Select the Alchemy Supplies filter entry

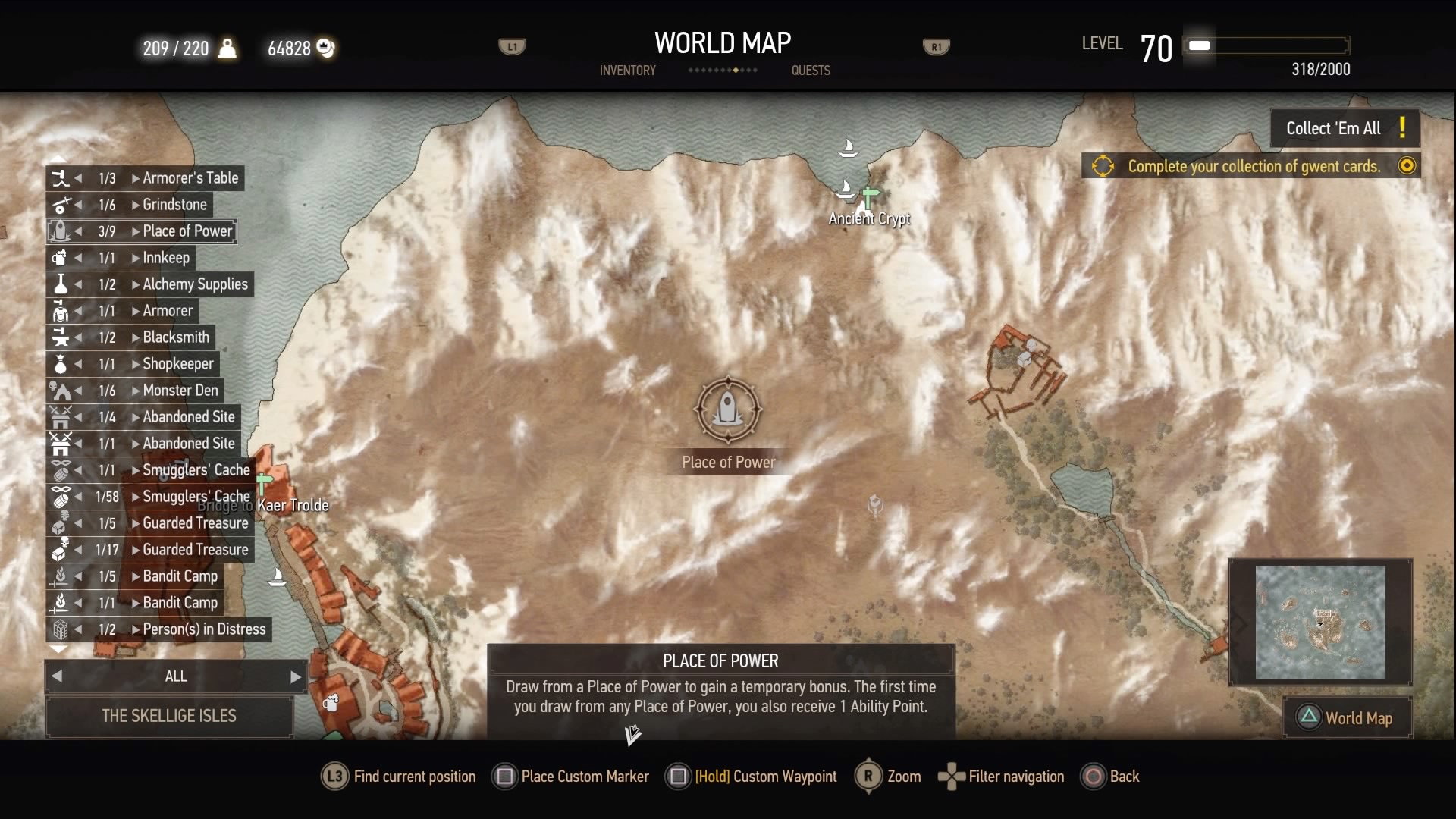195,284
